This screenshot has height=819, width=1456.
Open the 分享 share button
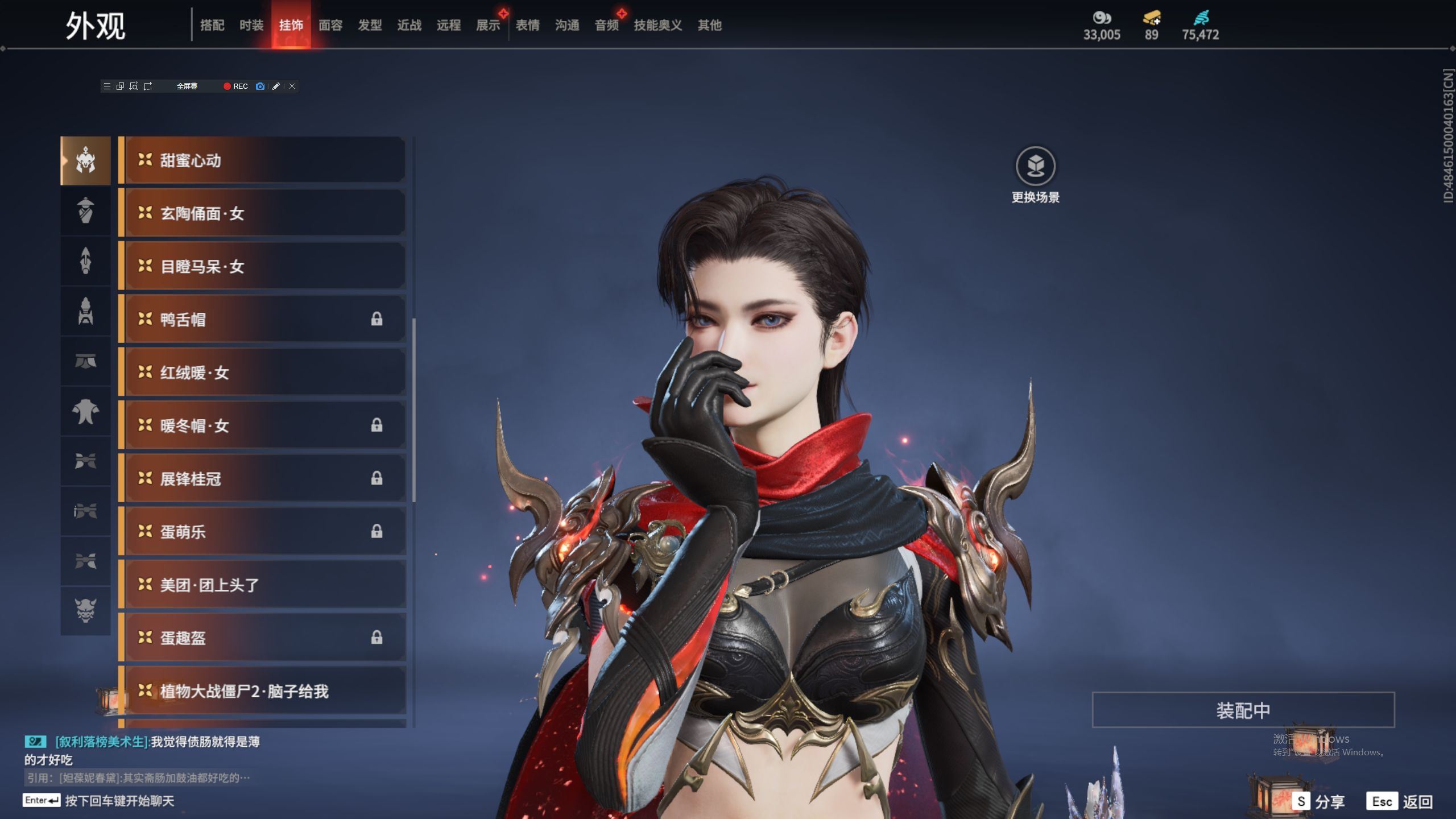[x=1318, y=801]
